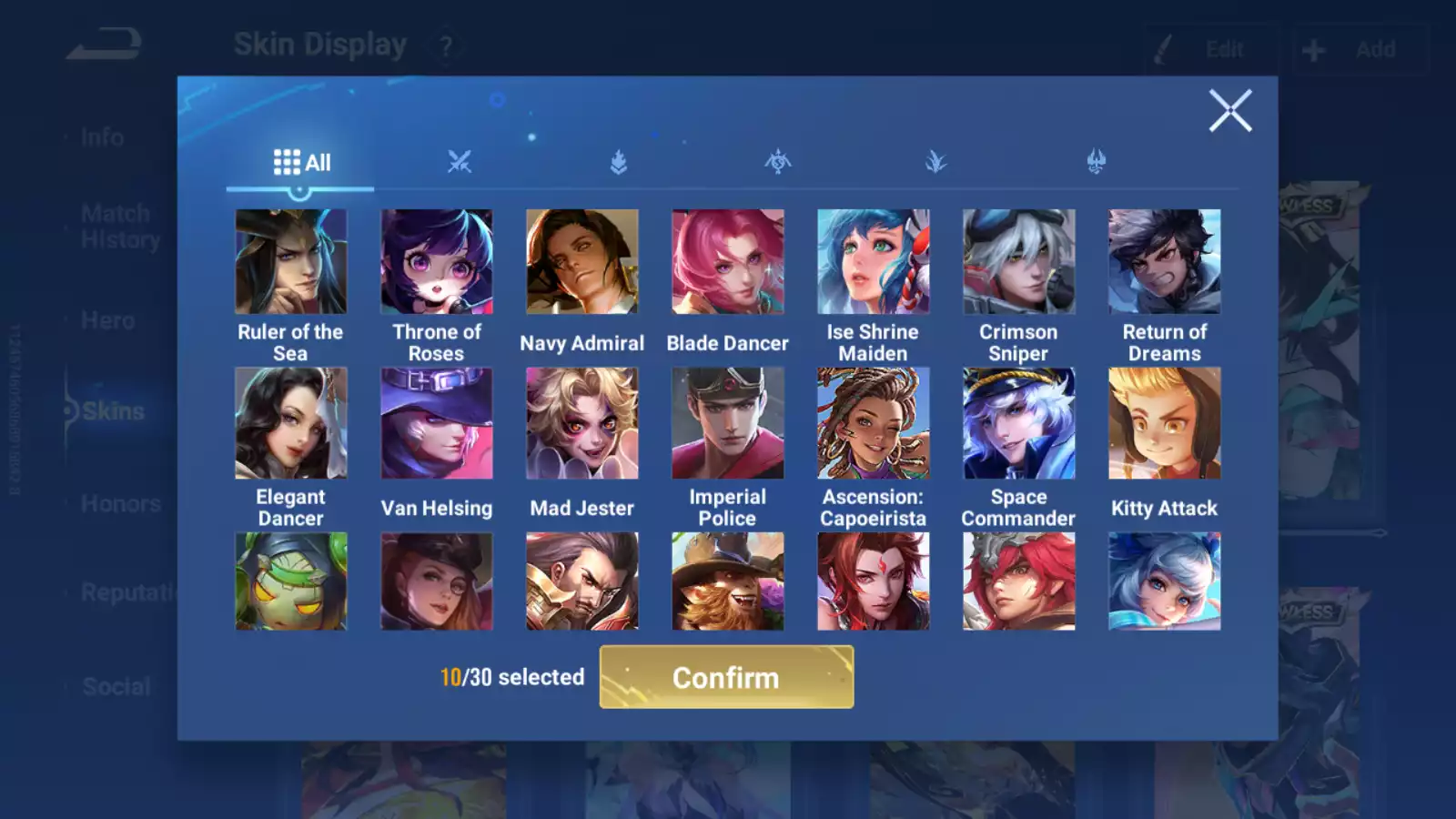
Task: Choose the Van Helsing skin
Action: 436,423
